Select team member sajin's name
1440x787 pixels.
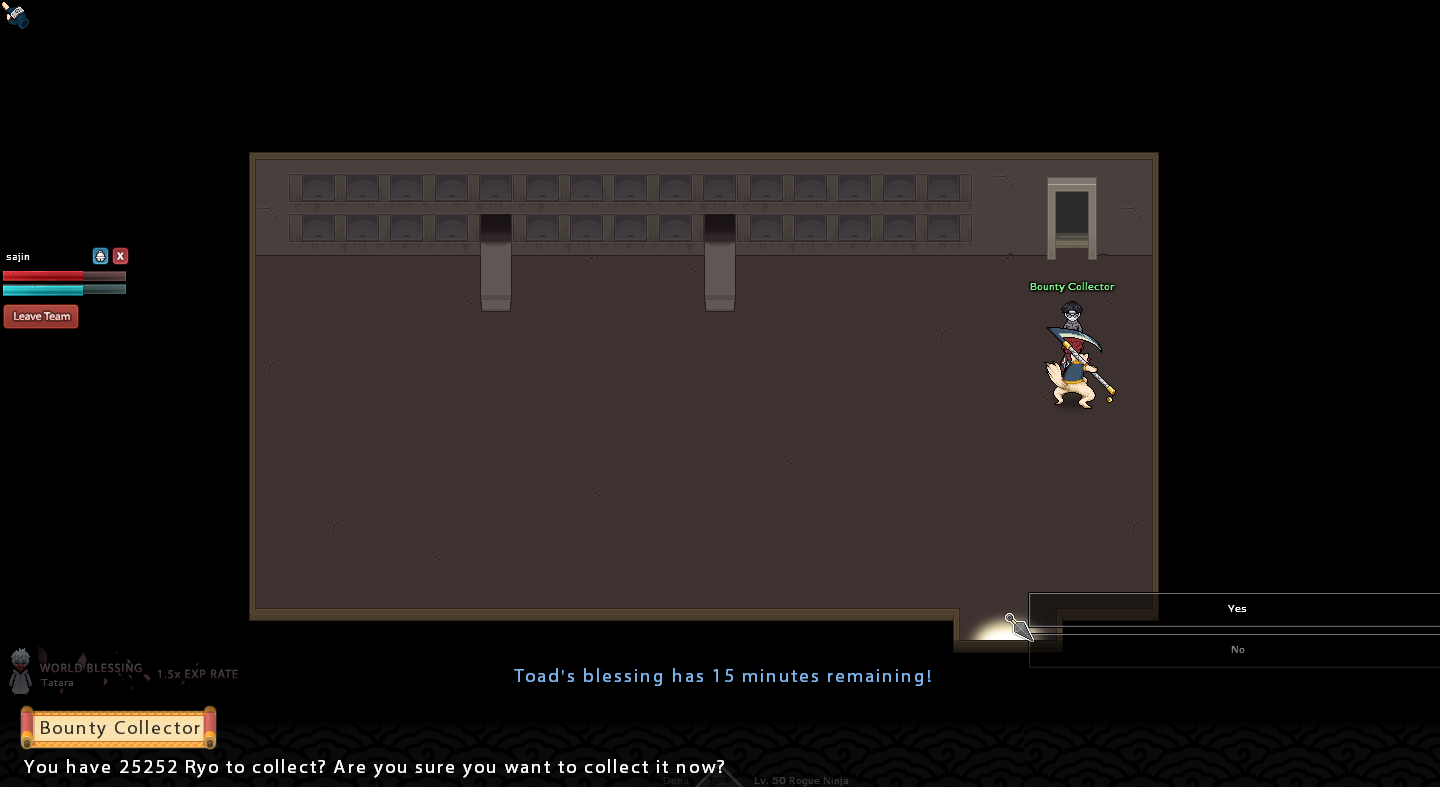coord(18,258)
